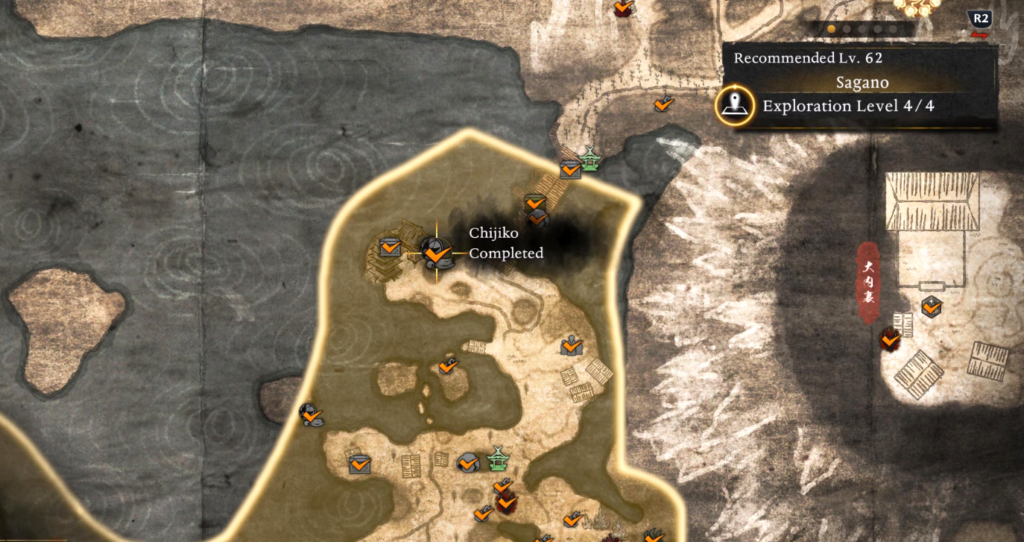Click the red vertical kanji region label

click(x=868, y=281)
